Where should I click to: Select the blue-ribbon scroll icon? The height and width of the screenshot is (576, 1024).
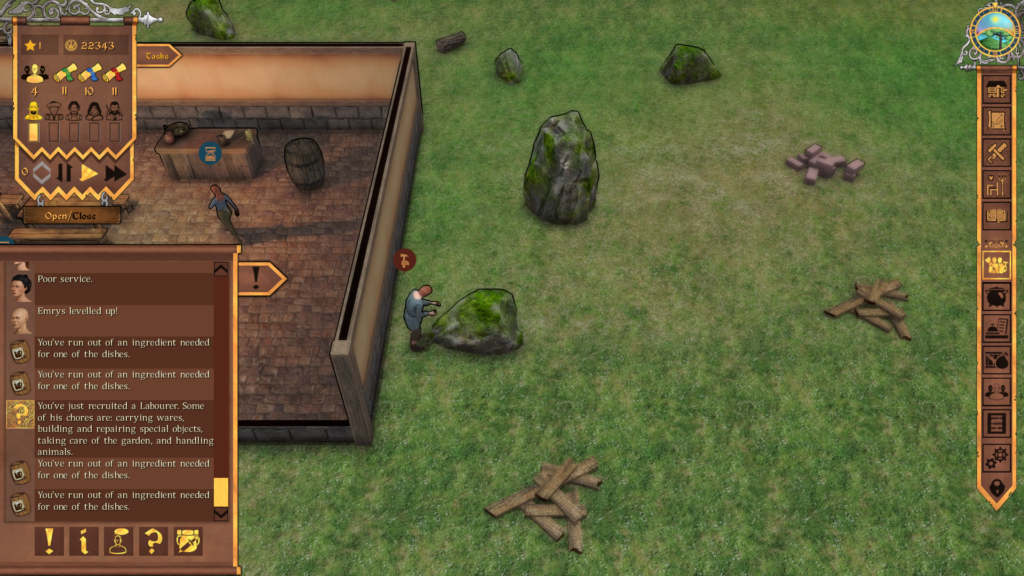[x=90, y=73]
